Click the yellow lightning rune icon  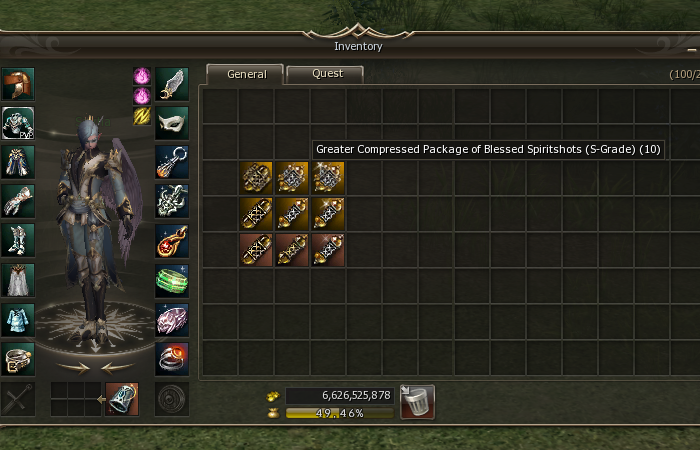142,116
